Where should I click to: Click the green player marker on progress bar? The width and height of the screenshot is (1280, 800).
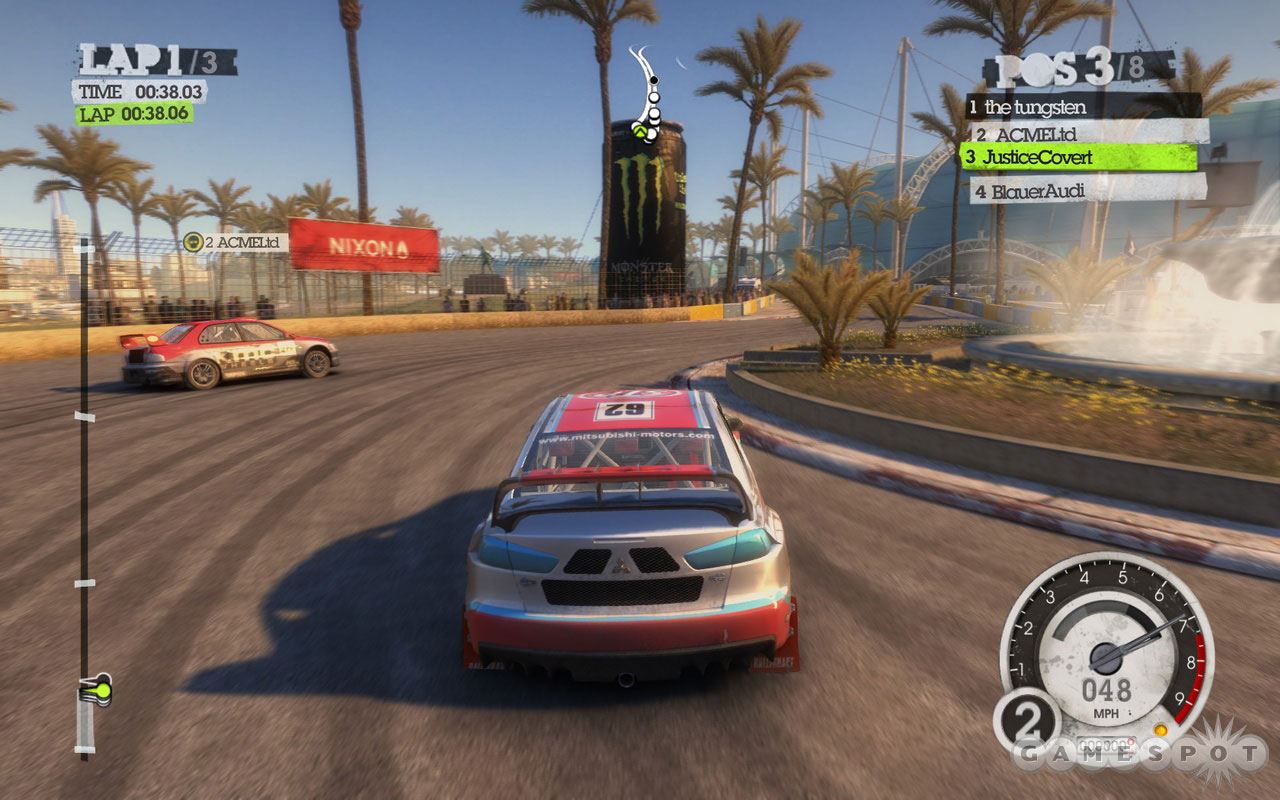tap(95, 688)
